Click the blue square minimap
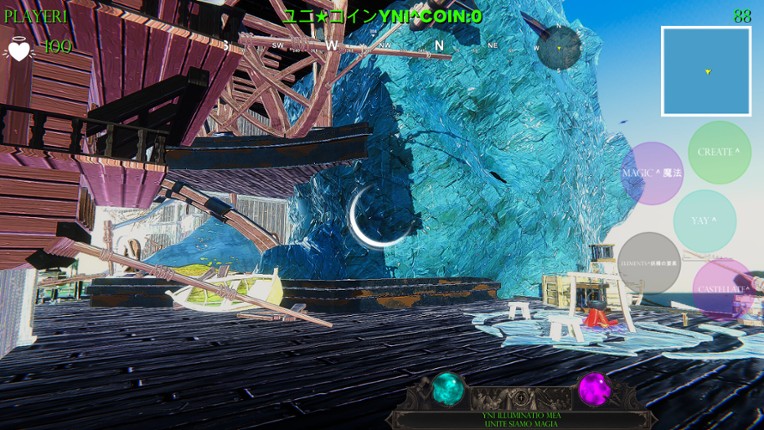The image size is (764, 430). (706, 71)
